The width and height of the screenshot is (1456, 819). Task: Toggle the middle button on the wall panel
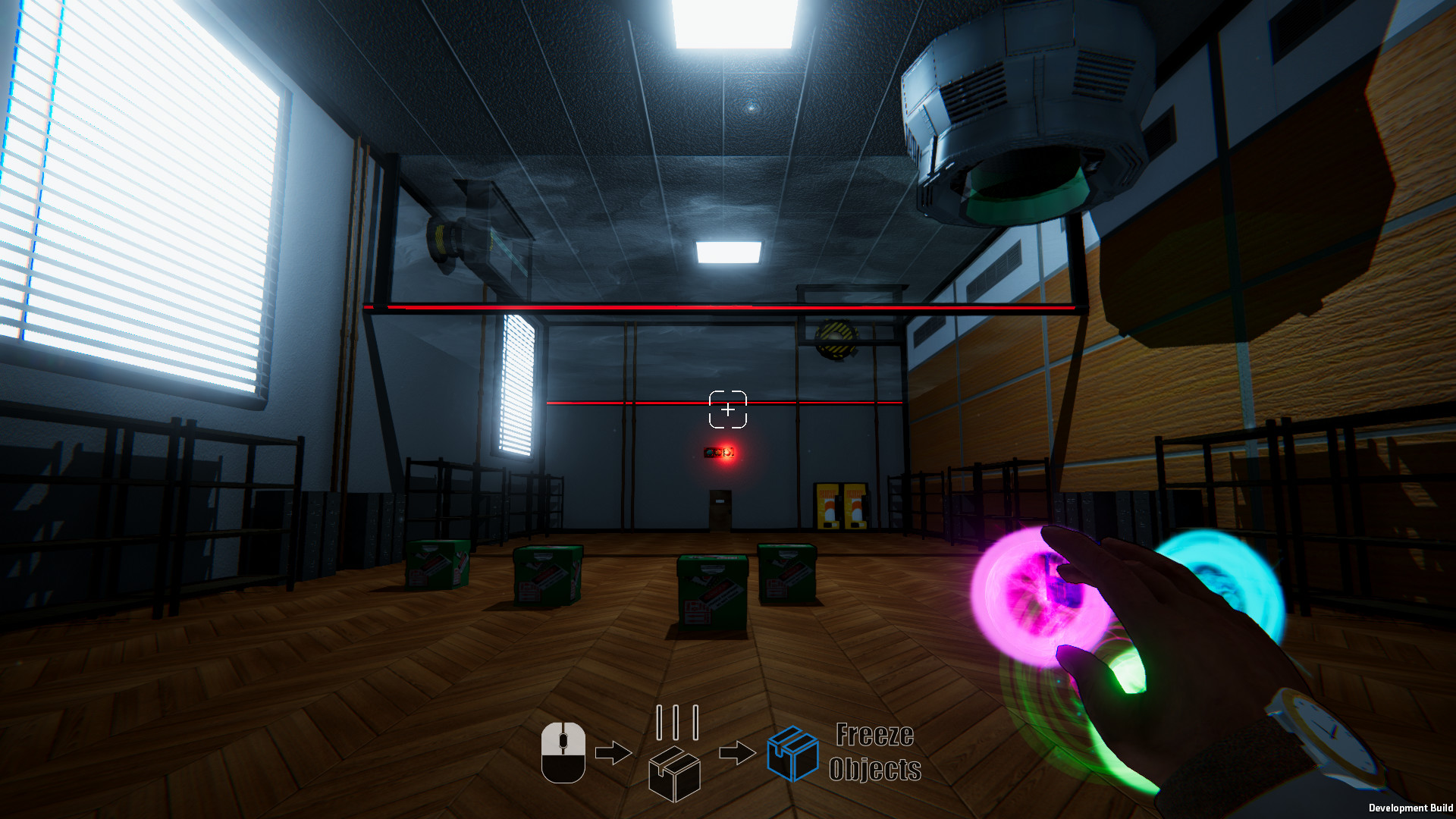click(x=718, y=453)
